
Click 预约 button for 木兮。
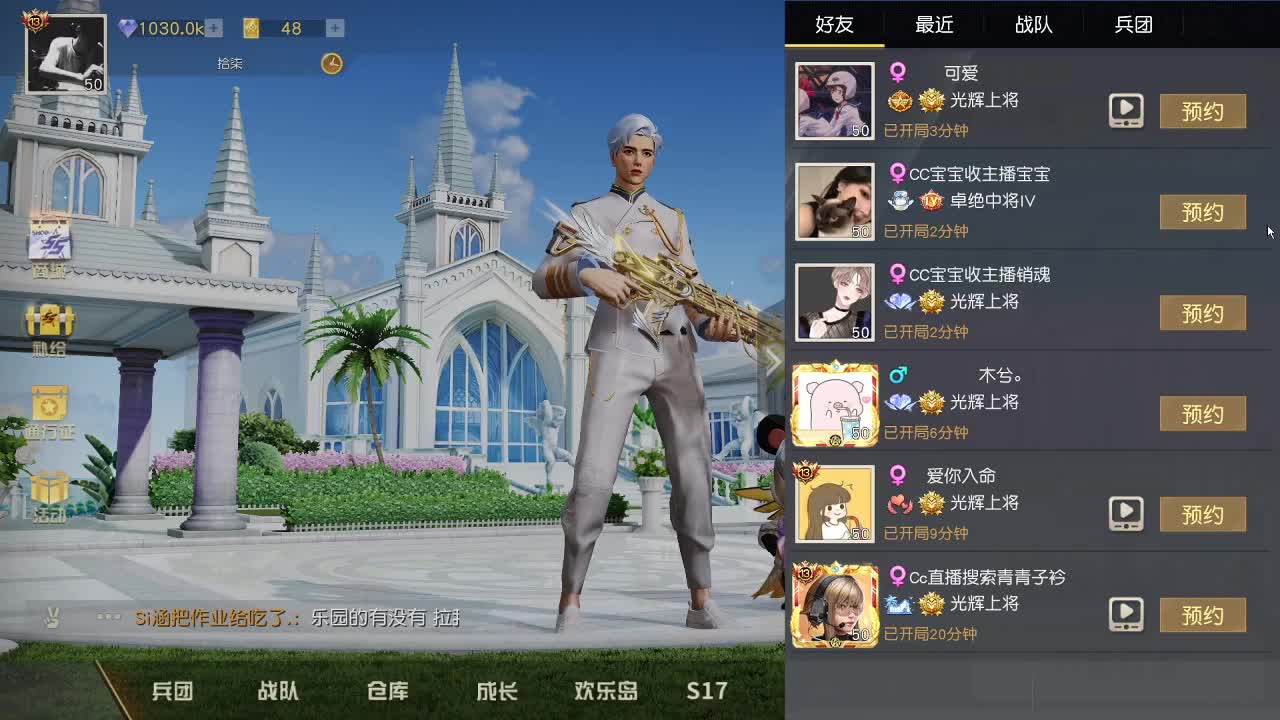pos(1203,413)
